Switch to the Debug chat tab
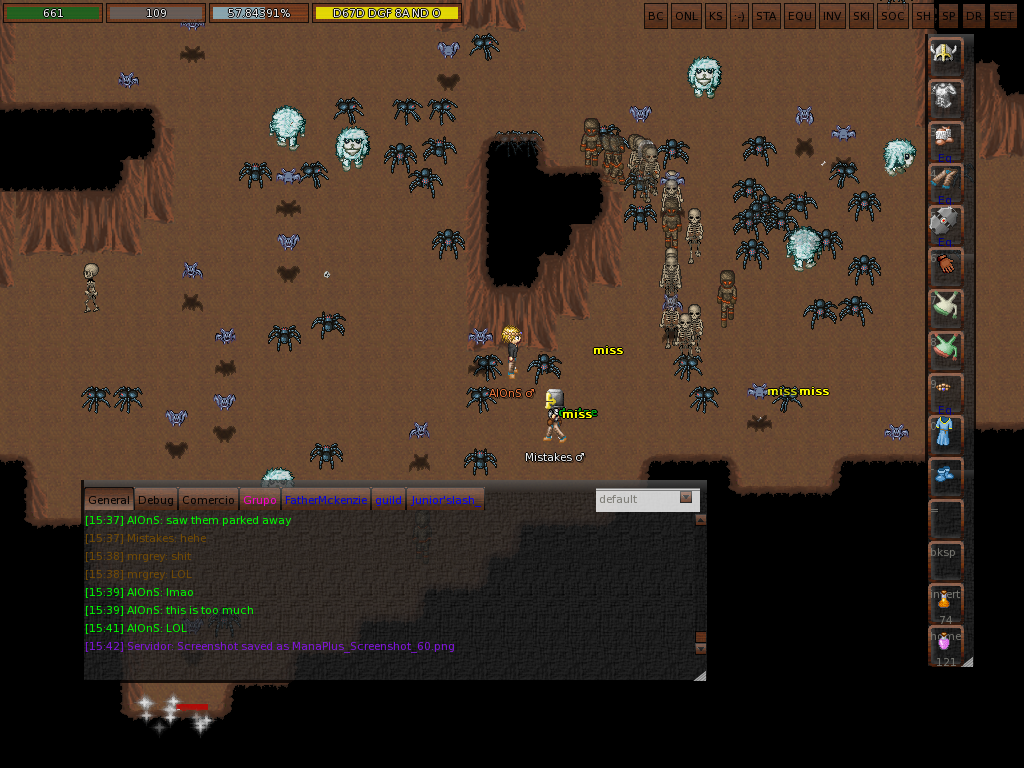The image size is (1024, 768). [155, 500]
